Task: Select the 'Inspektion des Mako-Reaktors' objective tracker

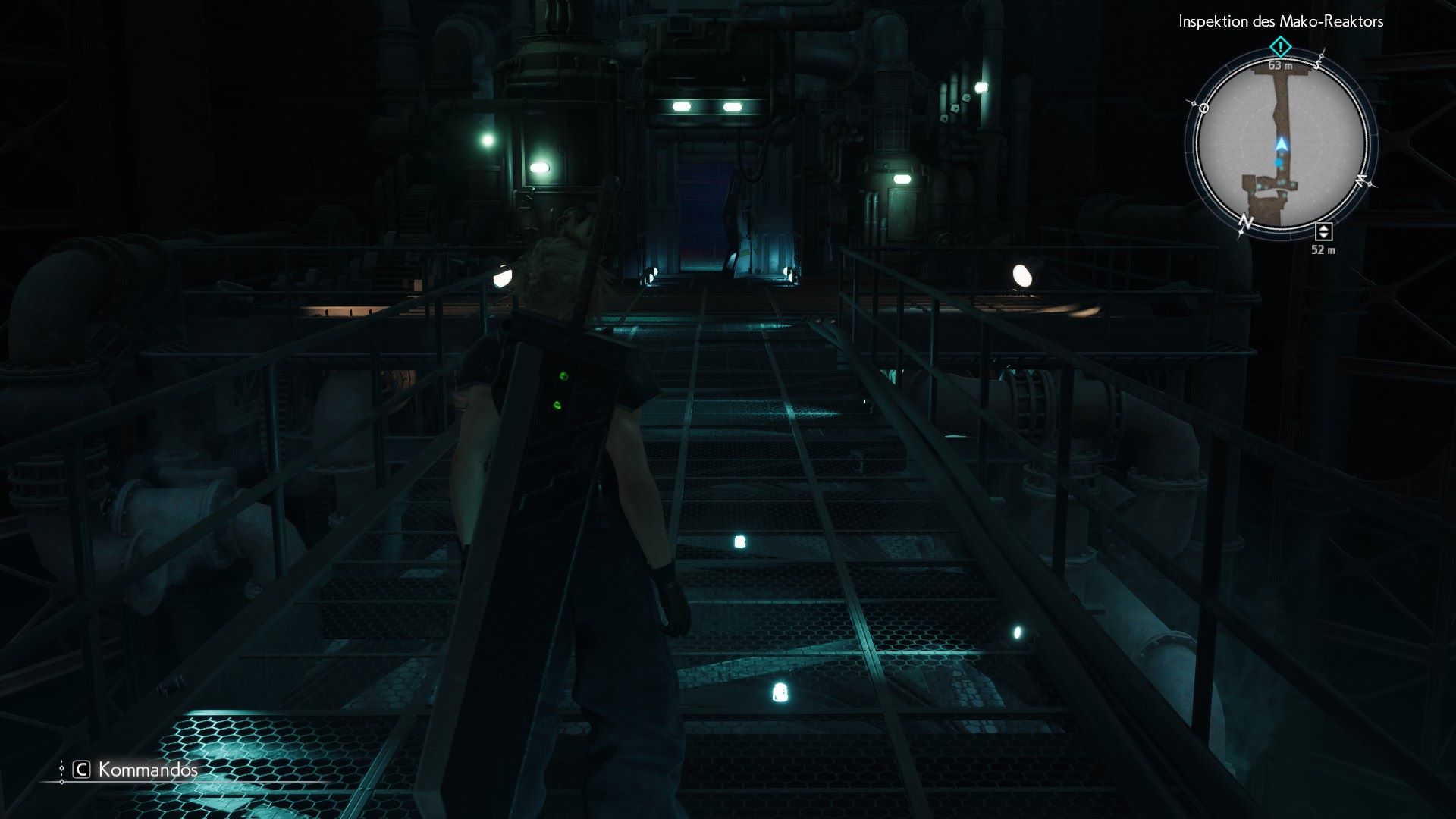Action: (1280, 21)
